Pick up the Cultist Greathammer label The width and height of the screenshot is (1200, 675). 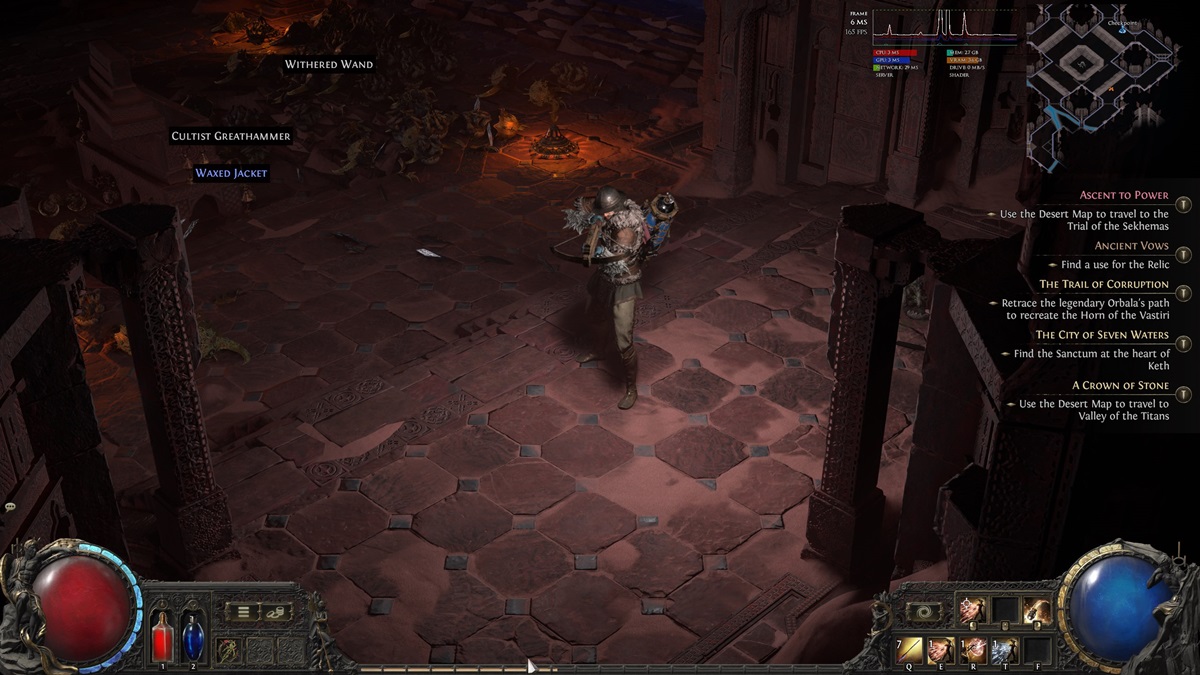point(231,136)
